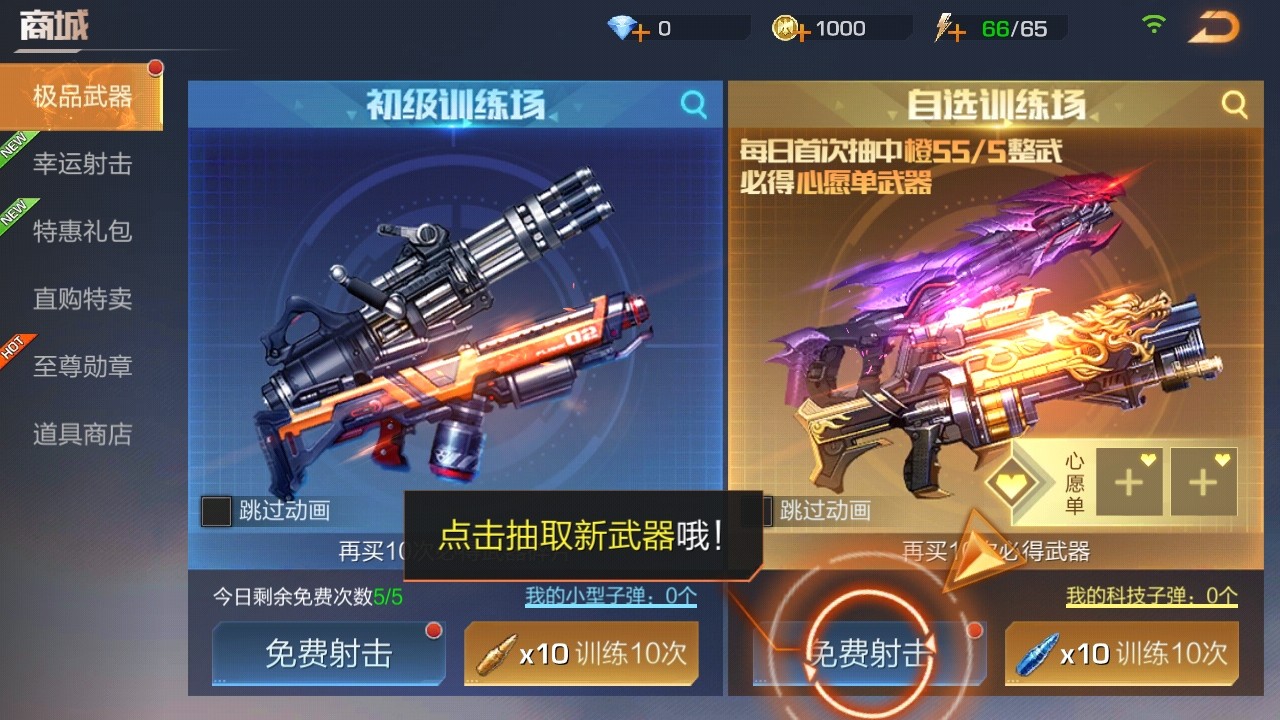Image resolution: width=1280 pixels, height=720 pixels.
Task: Tap the highlighted 免费射击 in 自选训练场
Action: pos(868,654)
